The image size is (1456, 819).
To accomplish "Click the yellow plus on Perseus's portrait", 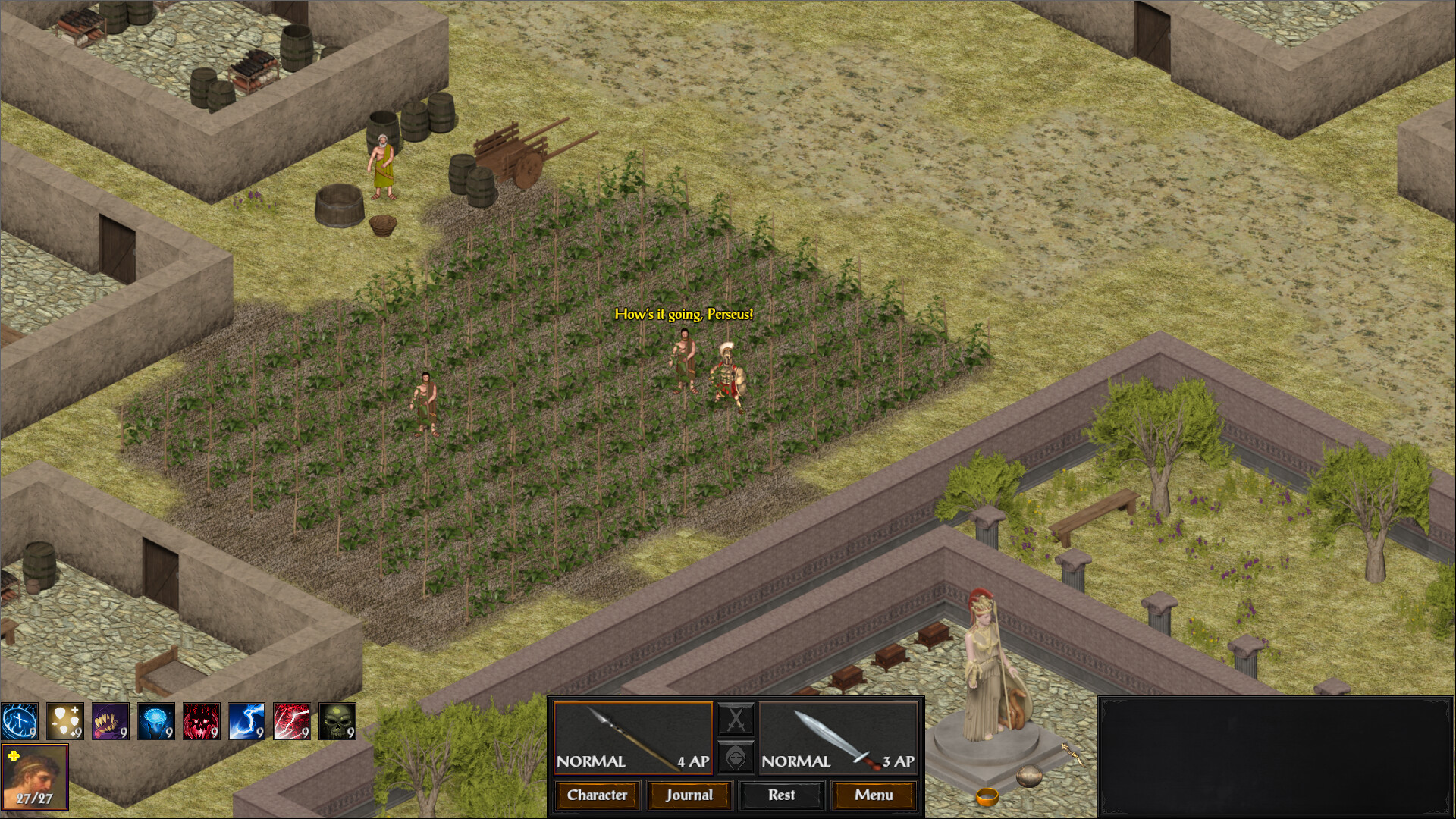I will pyautogui.click(x=12, y=755).
